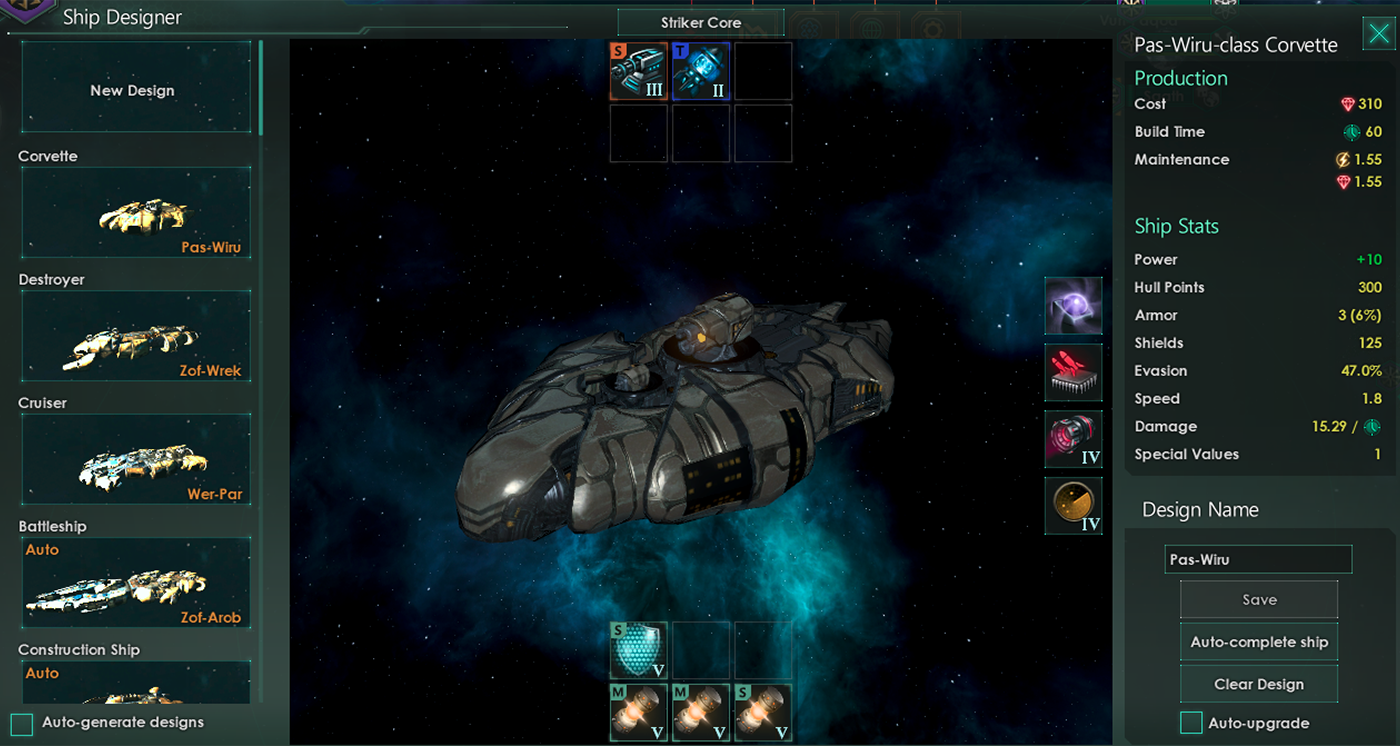Select the small weapon slot marked III
The image size is (1400, 746).
[639, 71]
